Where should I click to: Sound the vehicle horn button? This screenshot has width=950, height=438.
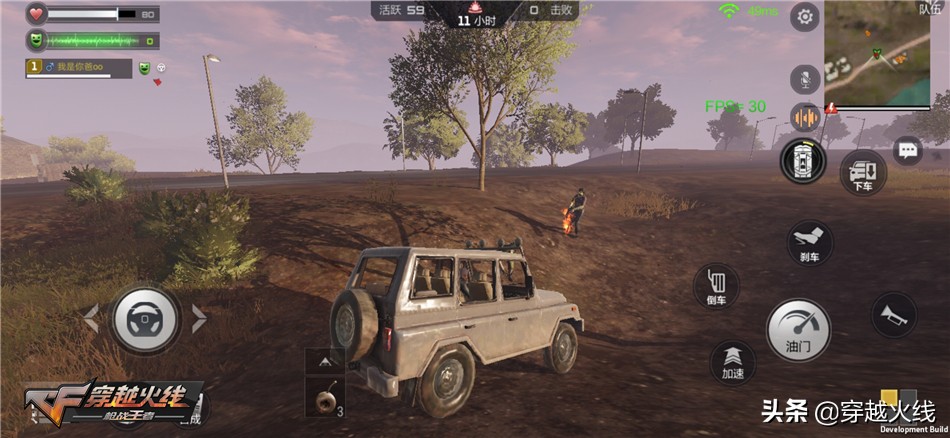point(892,314)
